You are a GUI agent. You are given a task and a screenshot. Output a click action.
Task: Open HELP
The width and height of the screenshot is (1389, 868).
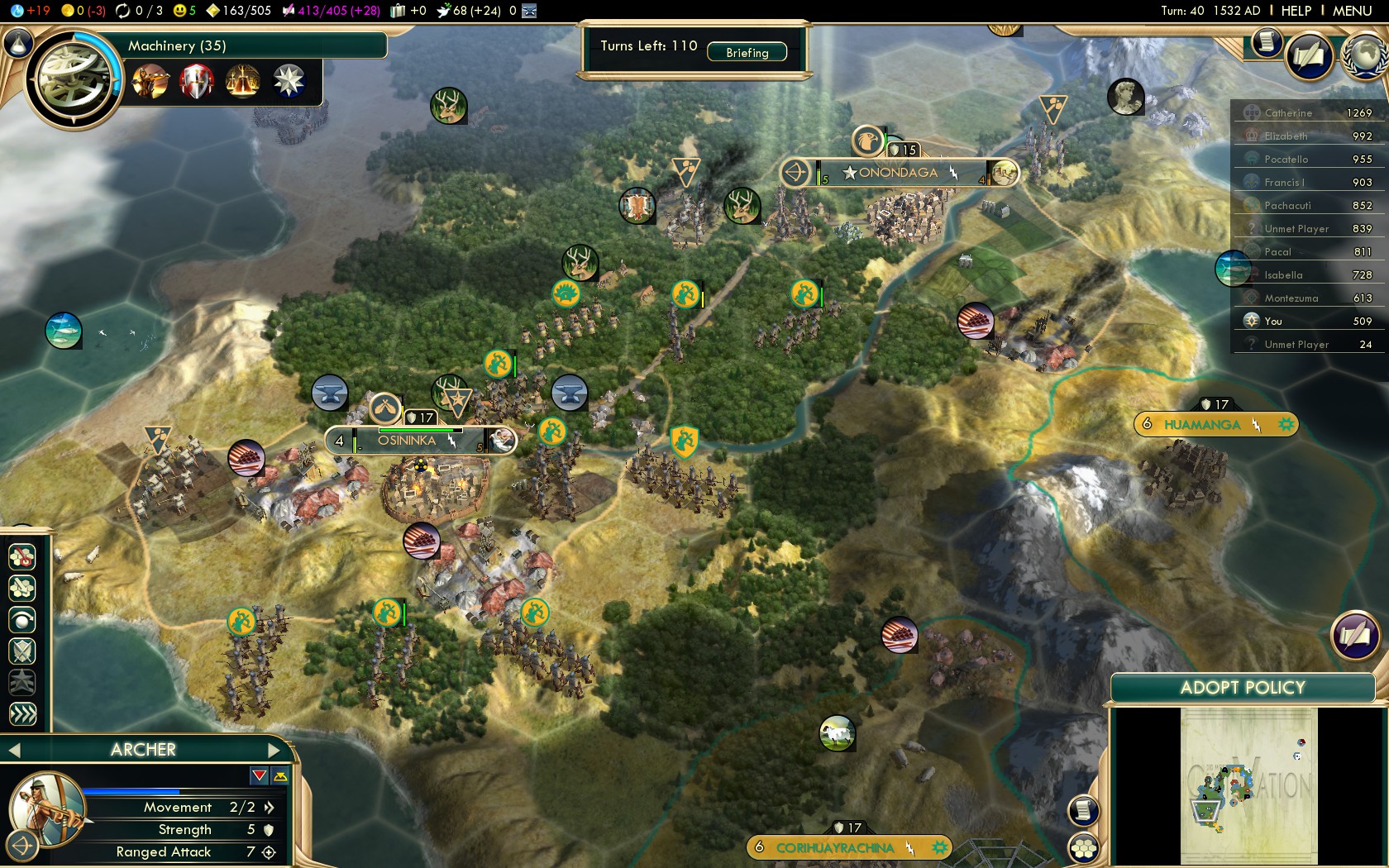[x=1296, y=11]
